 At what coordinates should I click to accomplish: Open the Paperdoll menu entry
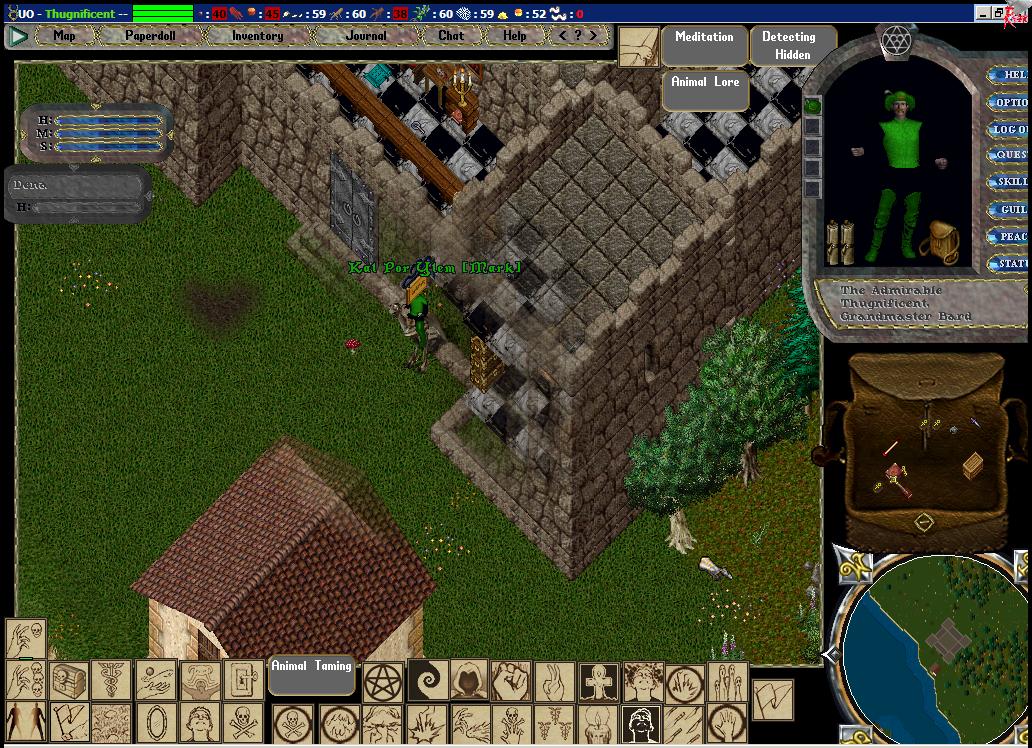coord(150,36)
